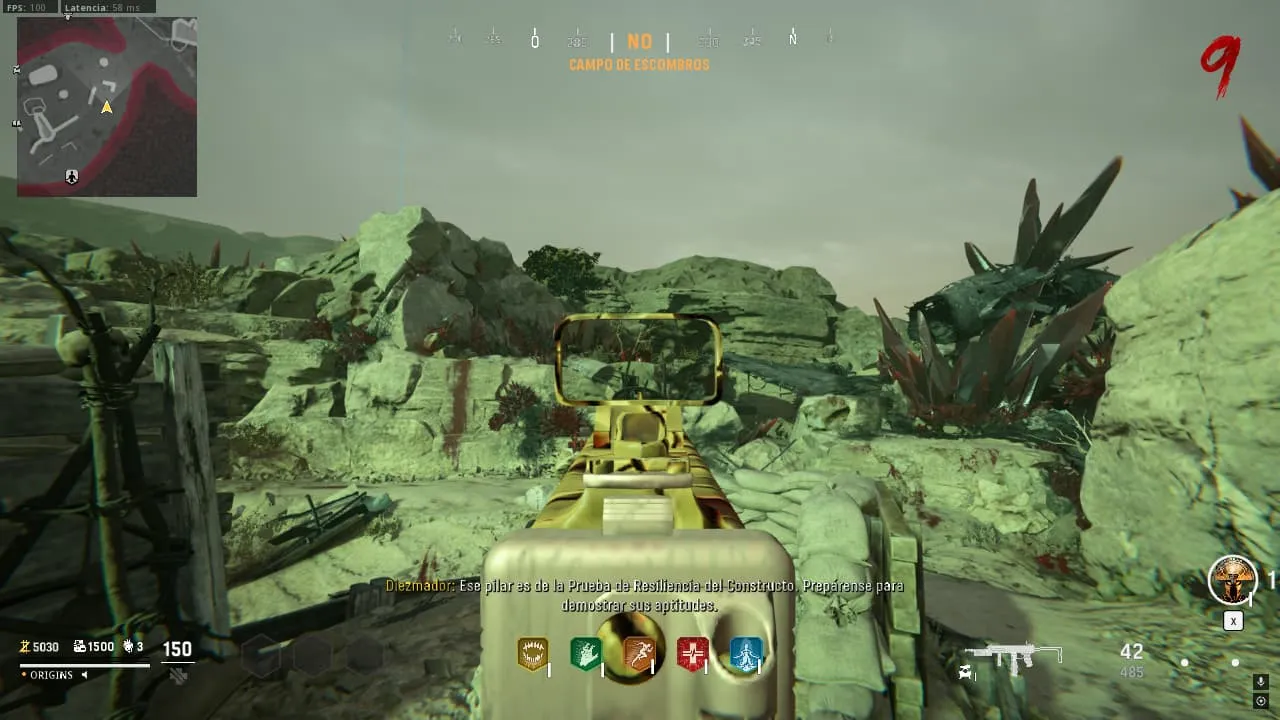Image resolution: width=1280 pixels, height=720 pixels.
Task: Activate the golden helmet field upgrade
Action: pos(1232,580)
